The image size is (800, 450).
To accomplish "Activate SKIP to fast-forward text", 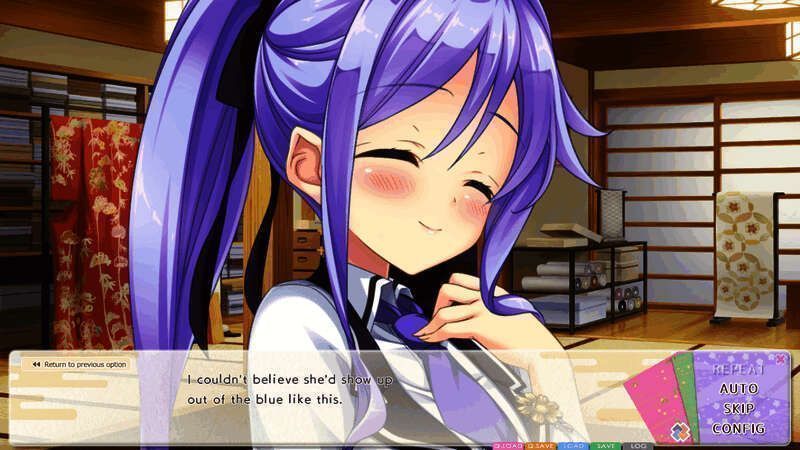I will click(739, 409).
